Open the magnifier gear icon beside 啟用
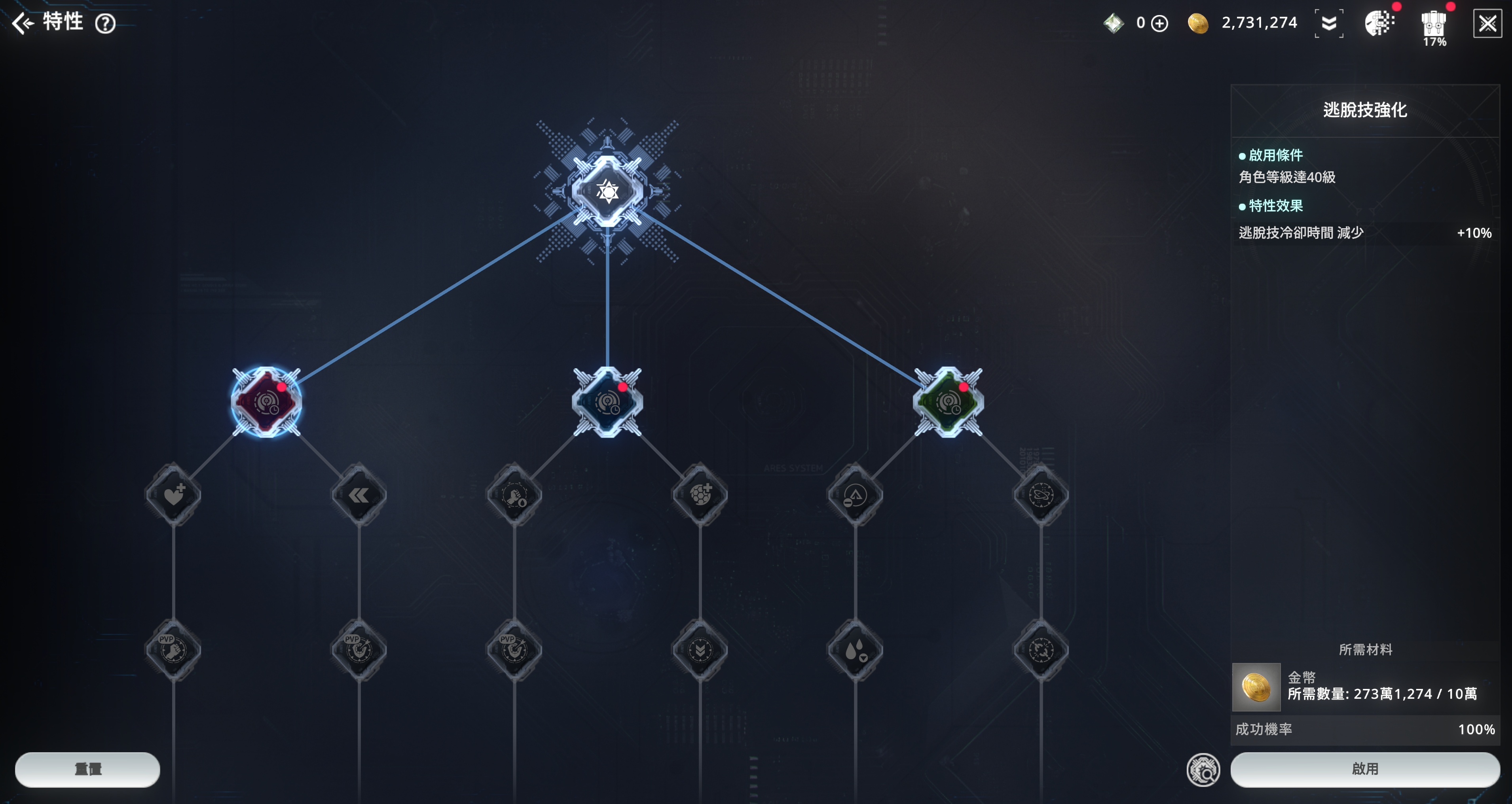1512x804 pixels. [1203, 770]
